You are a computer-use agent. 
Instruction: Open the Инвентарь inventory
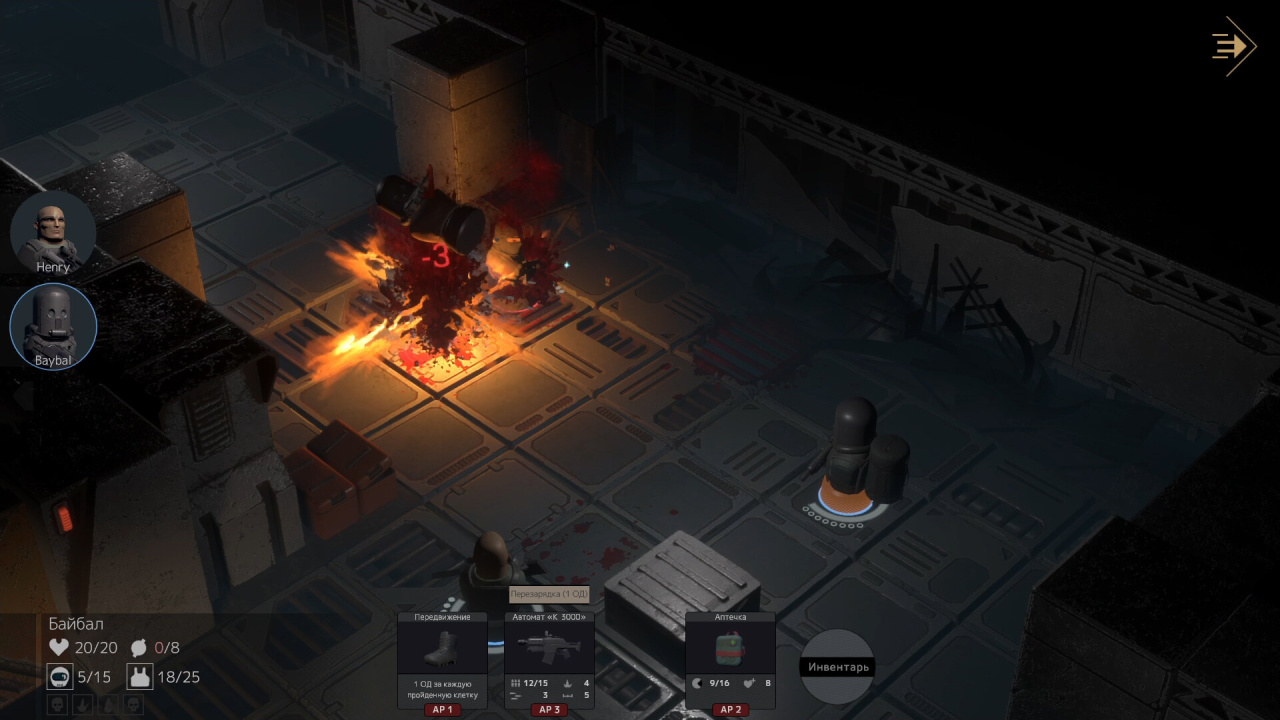[x=837, y=667]
